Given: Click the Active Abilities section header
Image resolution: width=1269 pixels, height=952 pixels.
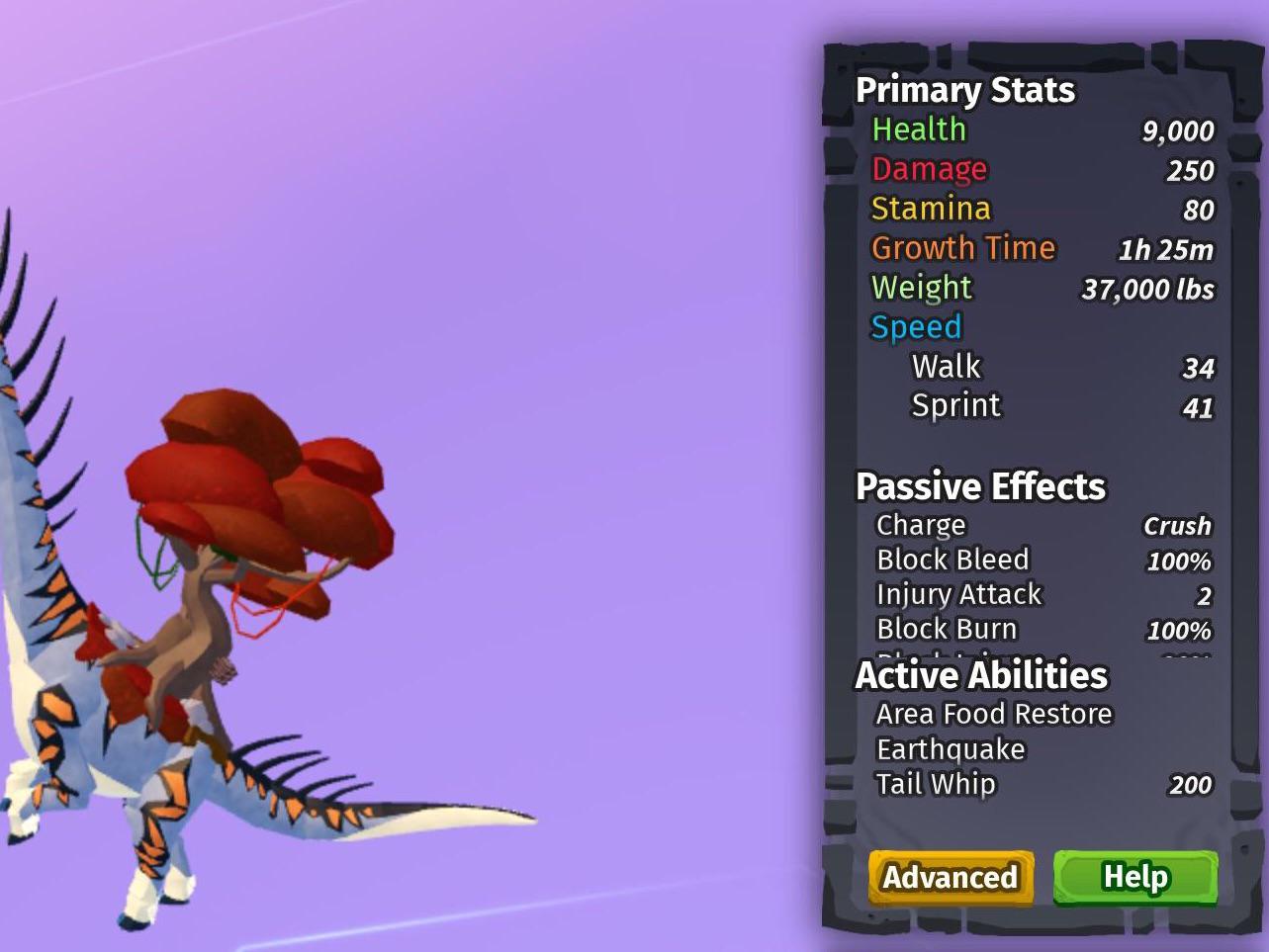Looking at the screenshot, I should (982, 675).
